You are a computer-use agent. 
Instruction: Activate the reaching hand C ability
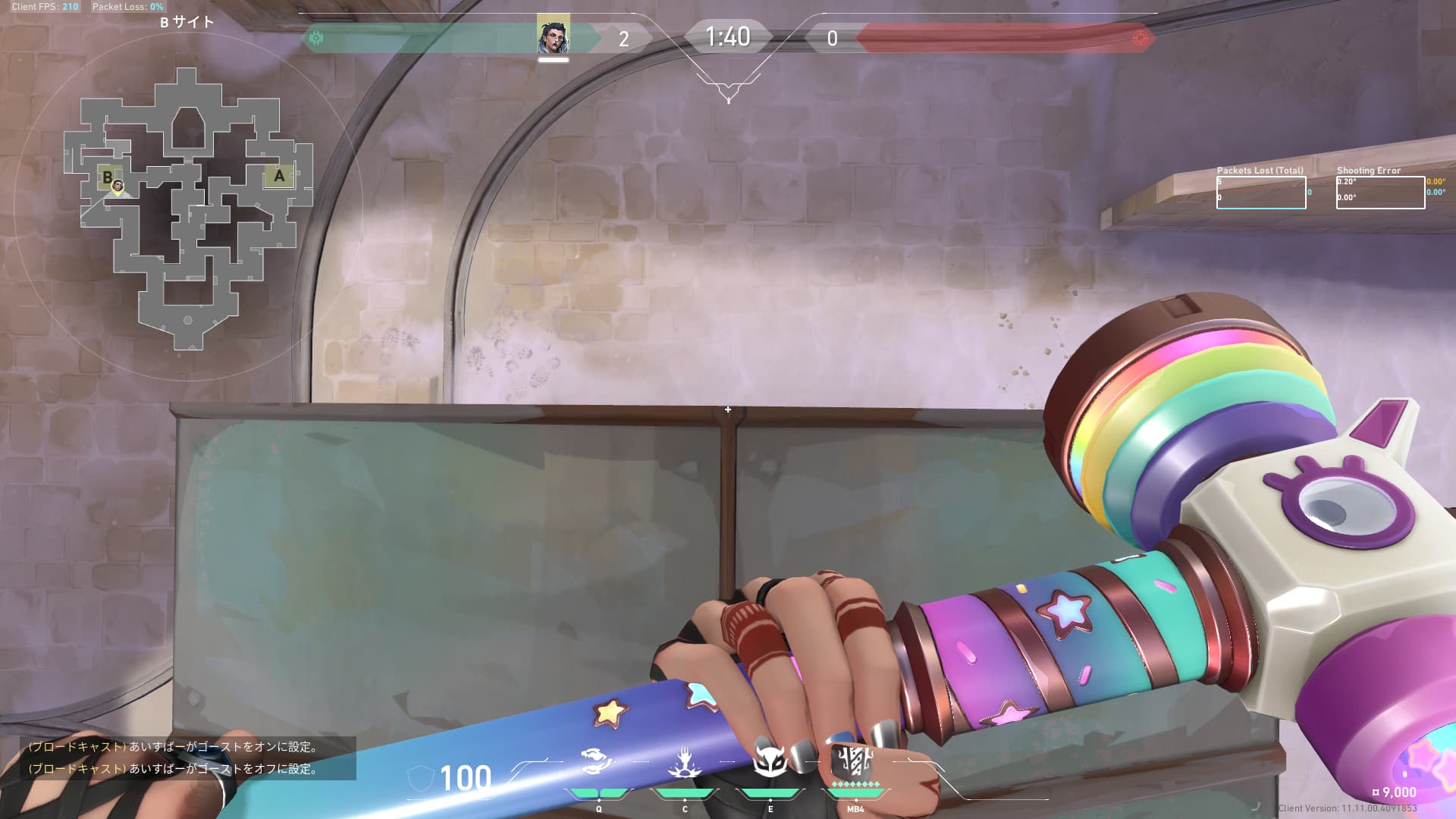tap(684, 762)
